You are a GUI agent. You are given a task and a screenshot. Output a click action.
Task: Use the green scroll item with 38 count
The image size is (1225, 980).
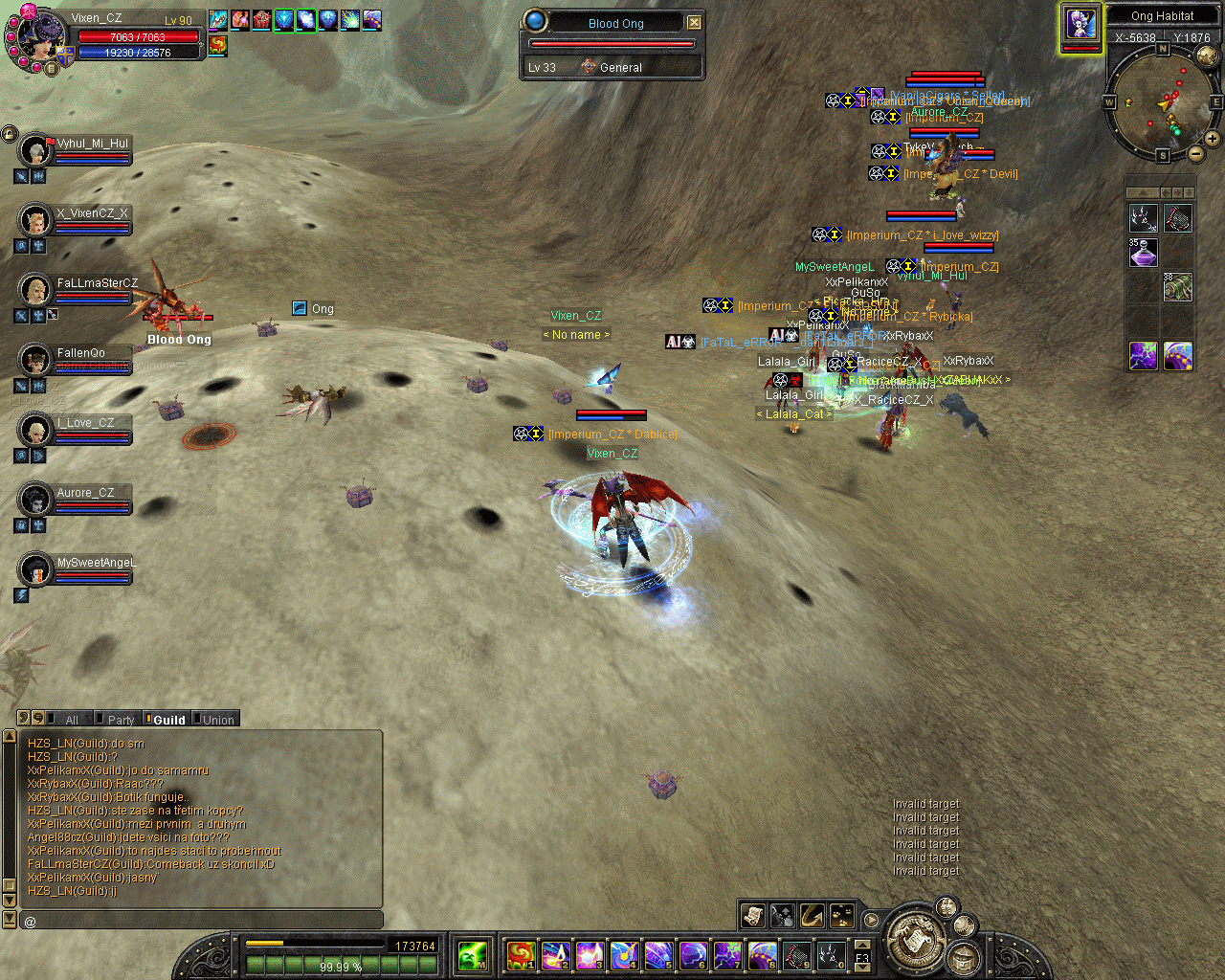pos(1178,286)
